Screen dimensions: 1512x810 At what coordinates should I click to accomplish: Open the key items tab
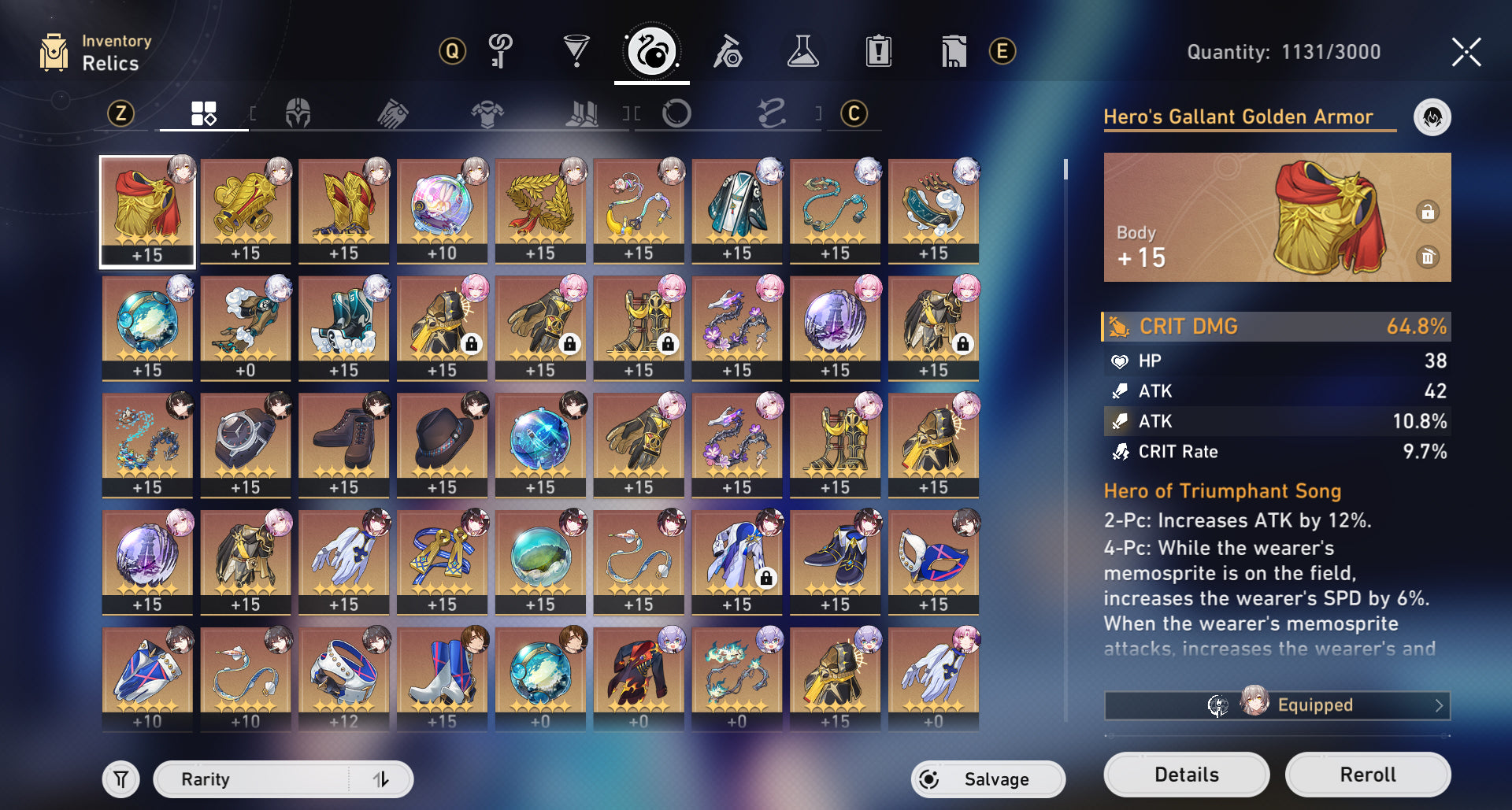click(x=501, y=52)
